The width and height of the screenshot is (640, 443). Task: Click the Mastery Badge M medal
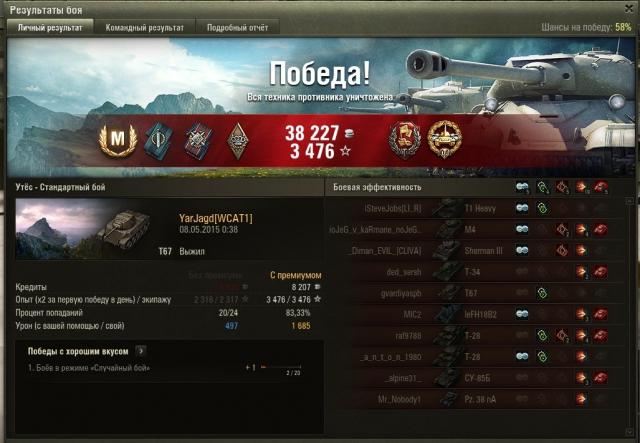[121, 138]
